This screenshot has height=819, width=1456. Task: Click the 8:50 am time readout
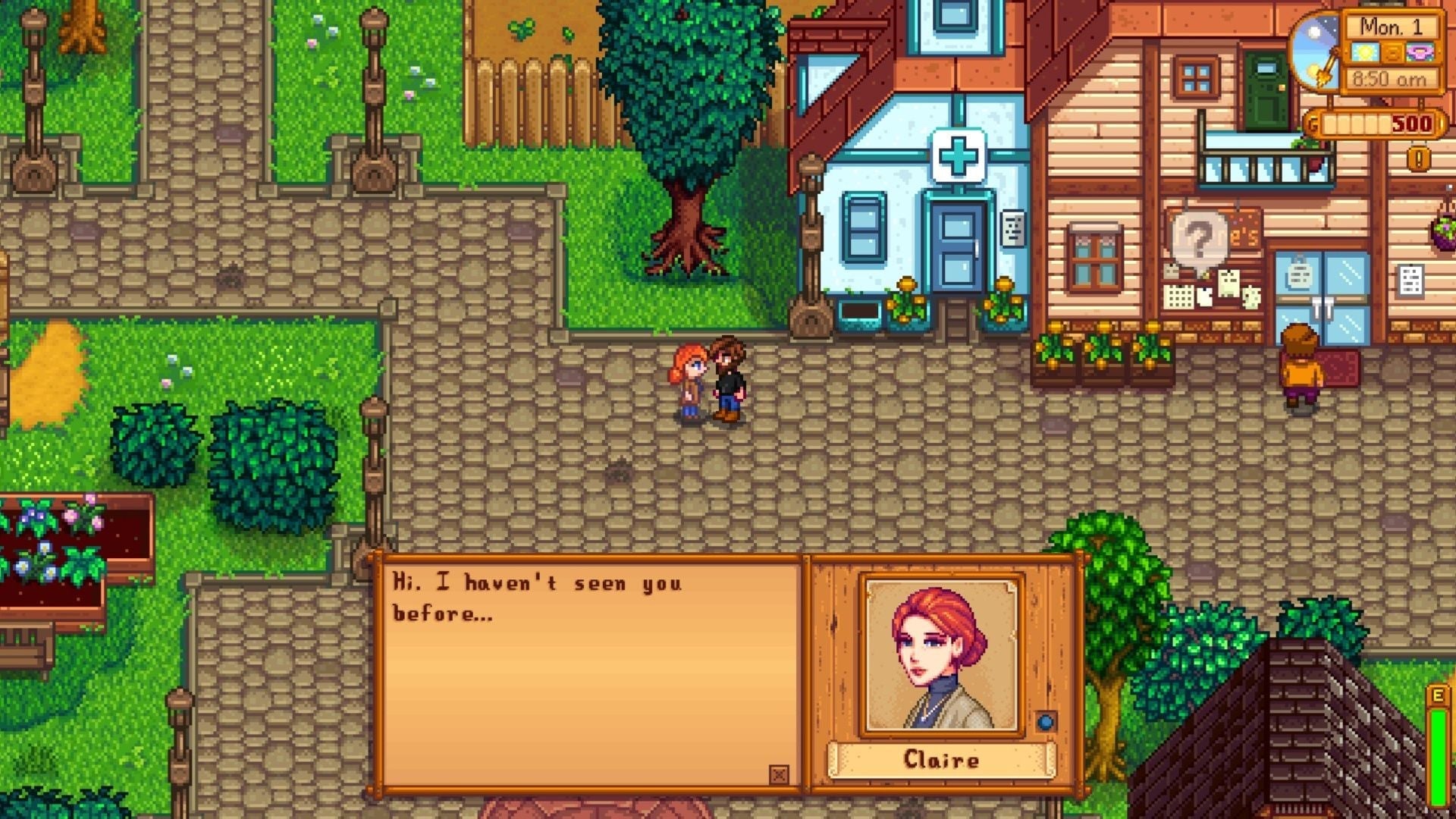[1390, 78]
